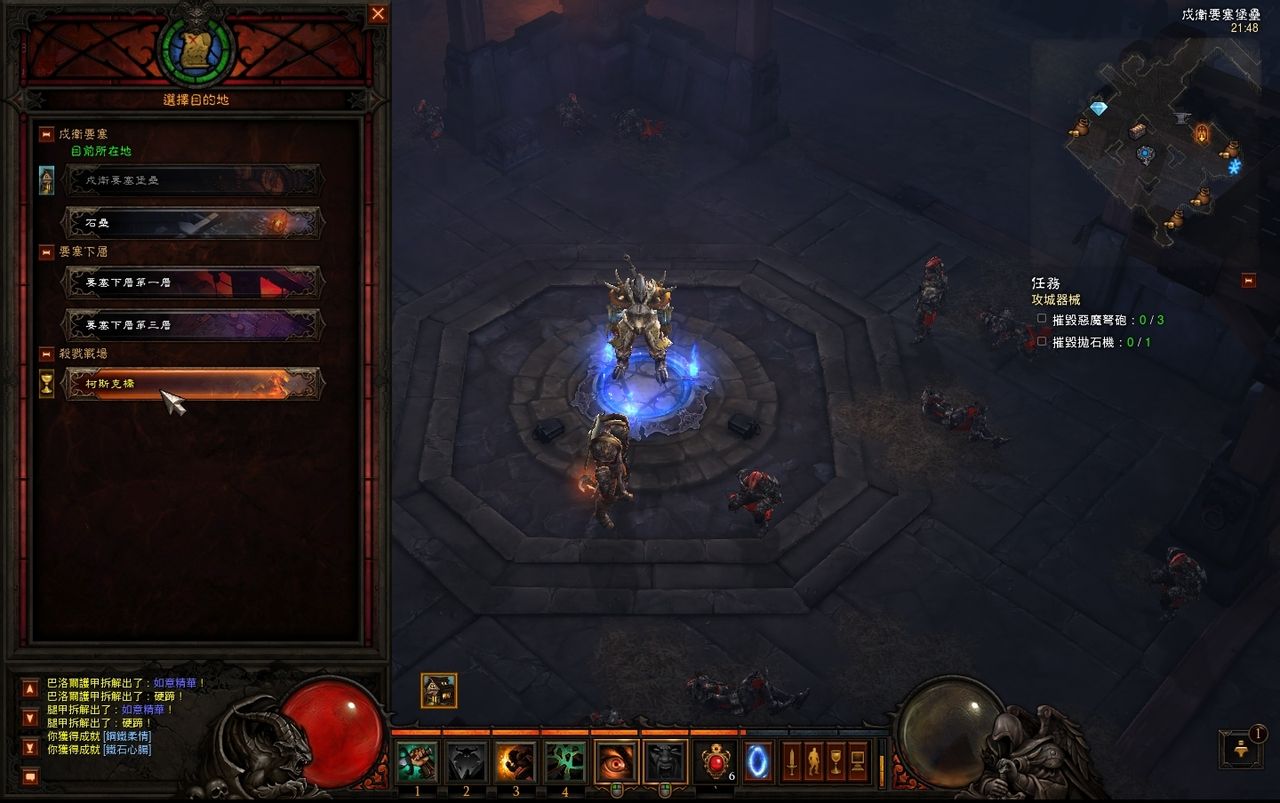Teleport to 柯斯克橋 waypoint

[x=192, y=383]
